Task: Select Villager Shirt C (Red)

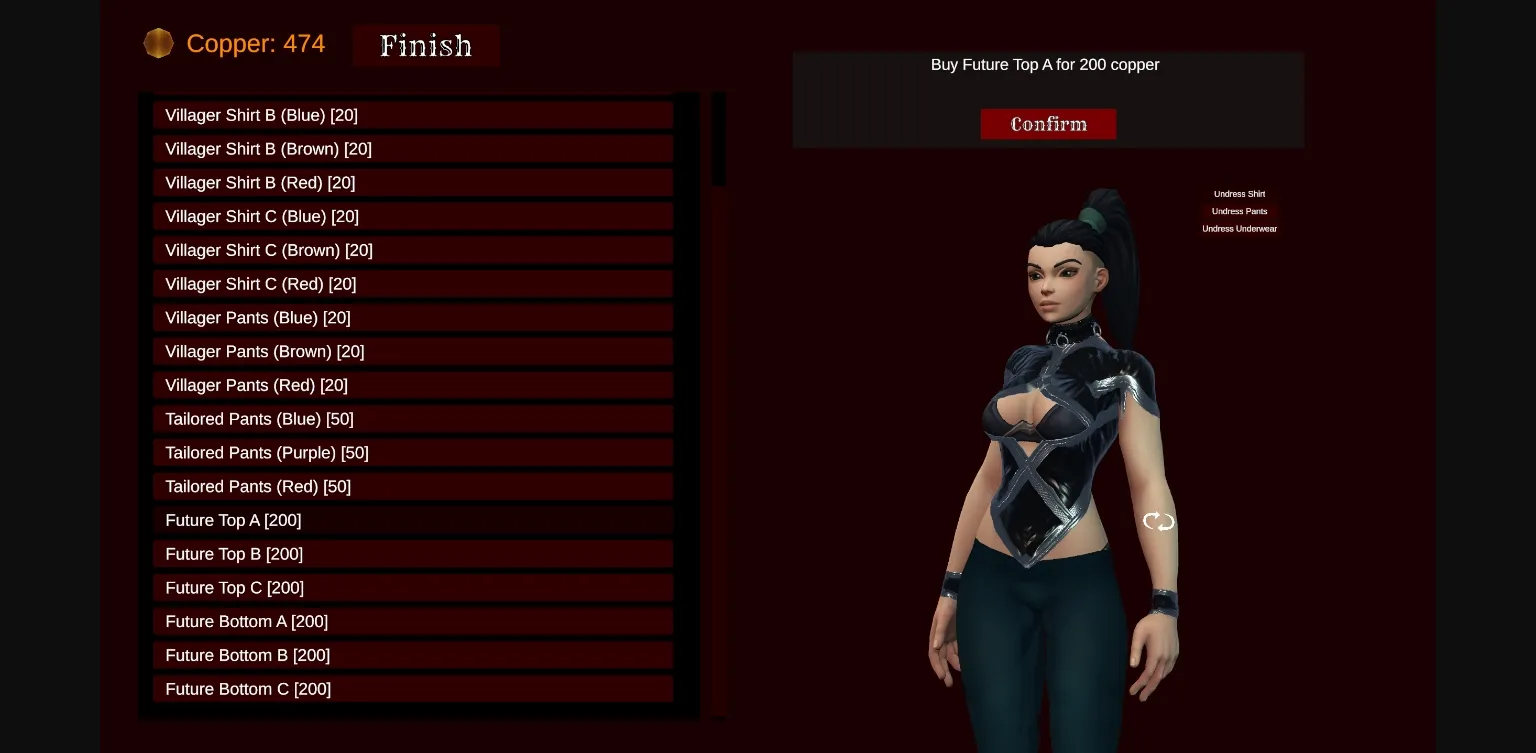Action: pyautogui.click(x=413, y=284)
